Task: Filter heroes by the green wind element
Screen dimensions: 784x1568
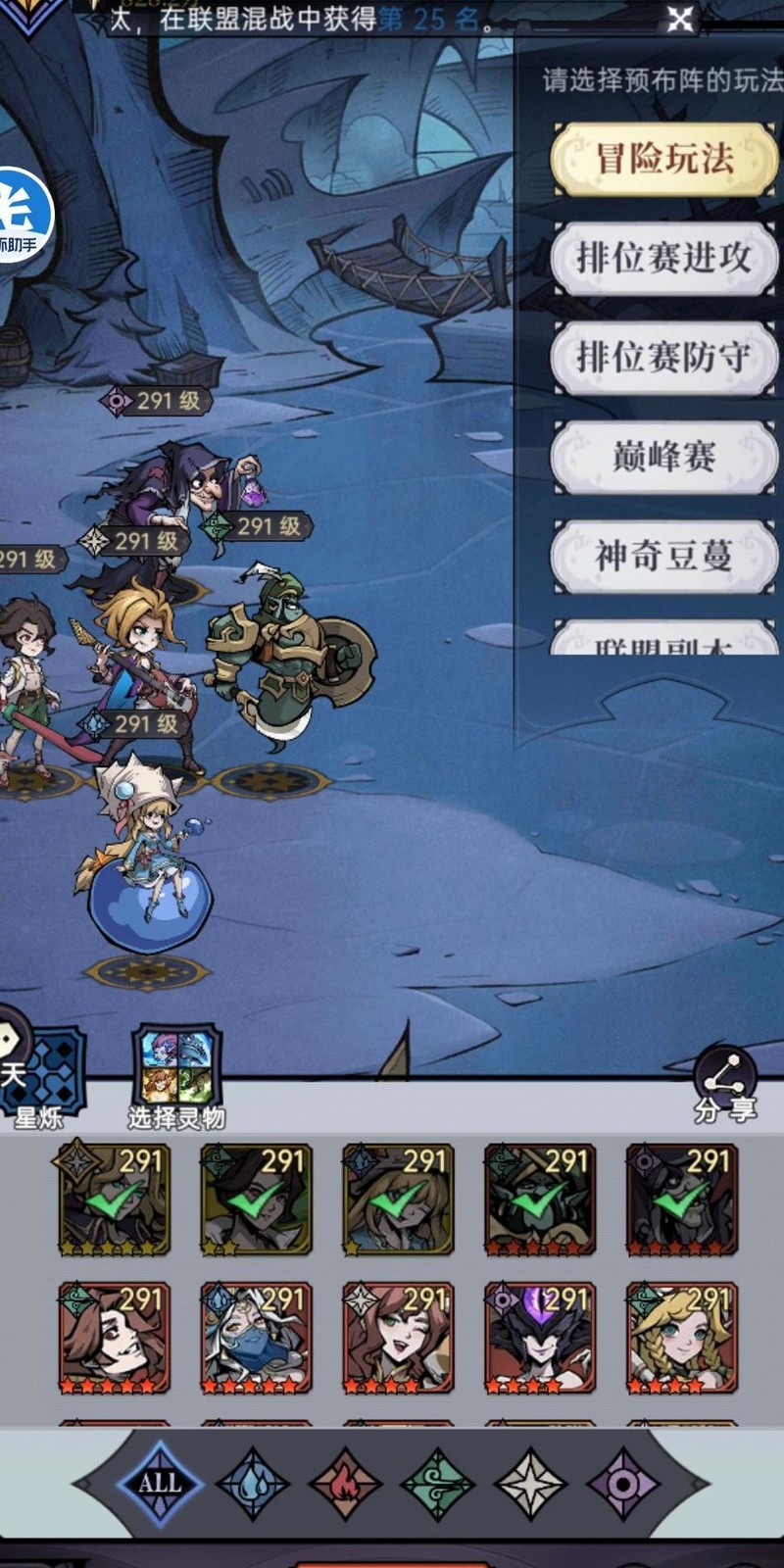Action: [438, 1483]
